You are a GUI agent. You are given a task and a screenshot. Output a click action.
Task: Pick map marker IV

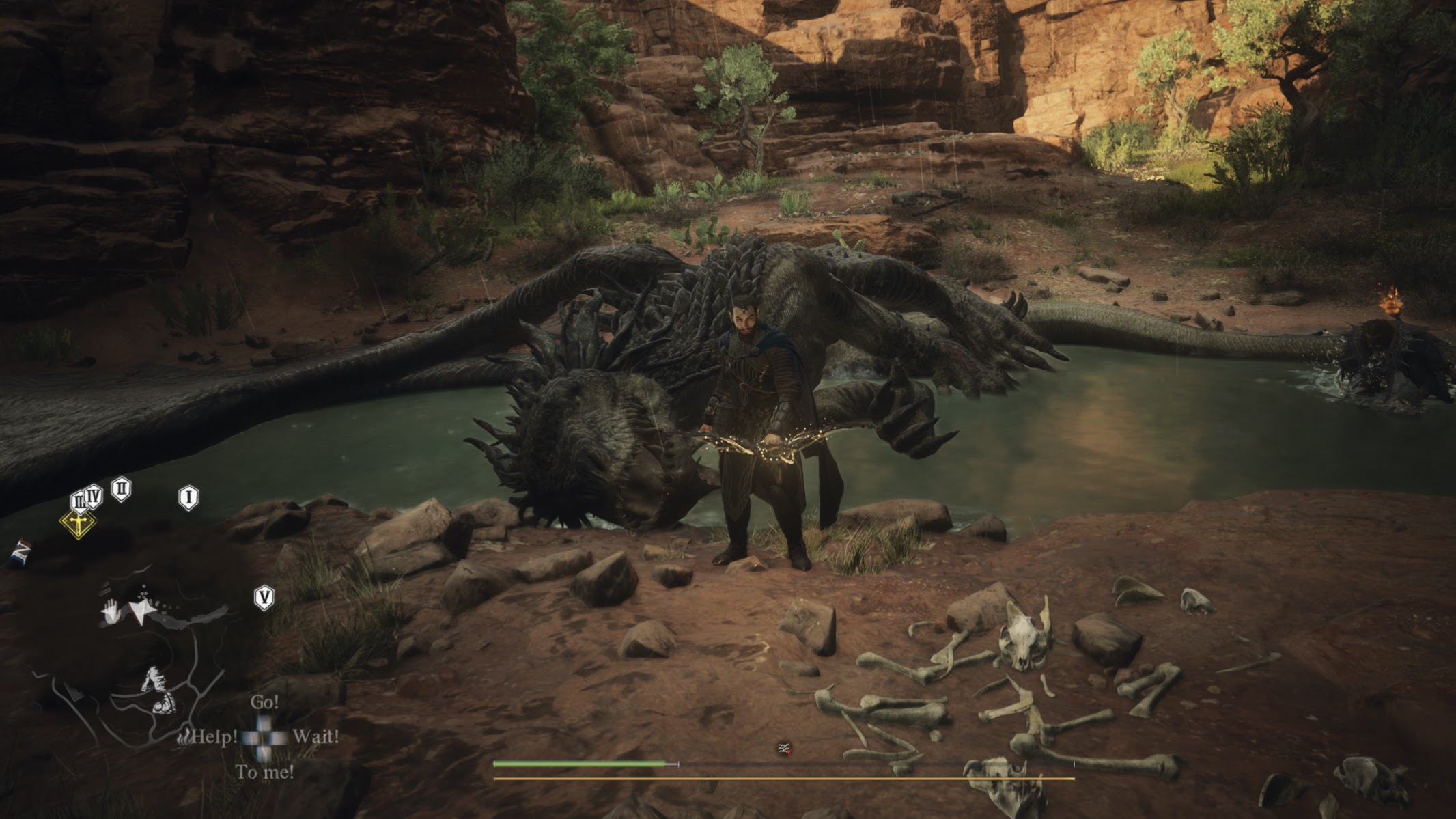tap(94, 495)
